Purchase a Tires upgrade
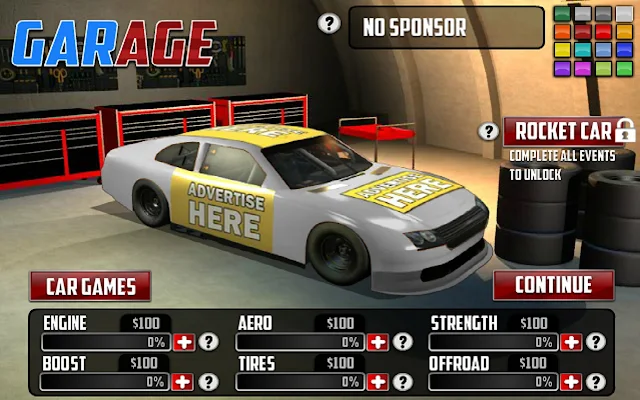640x400 pixels. click(377, 381)
